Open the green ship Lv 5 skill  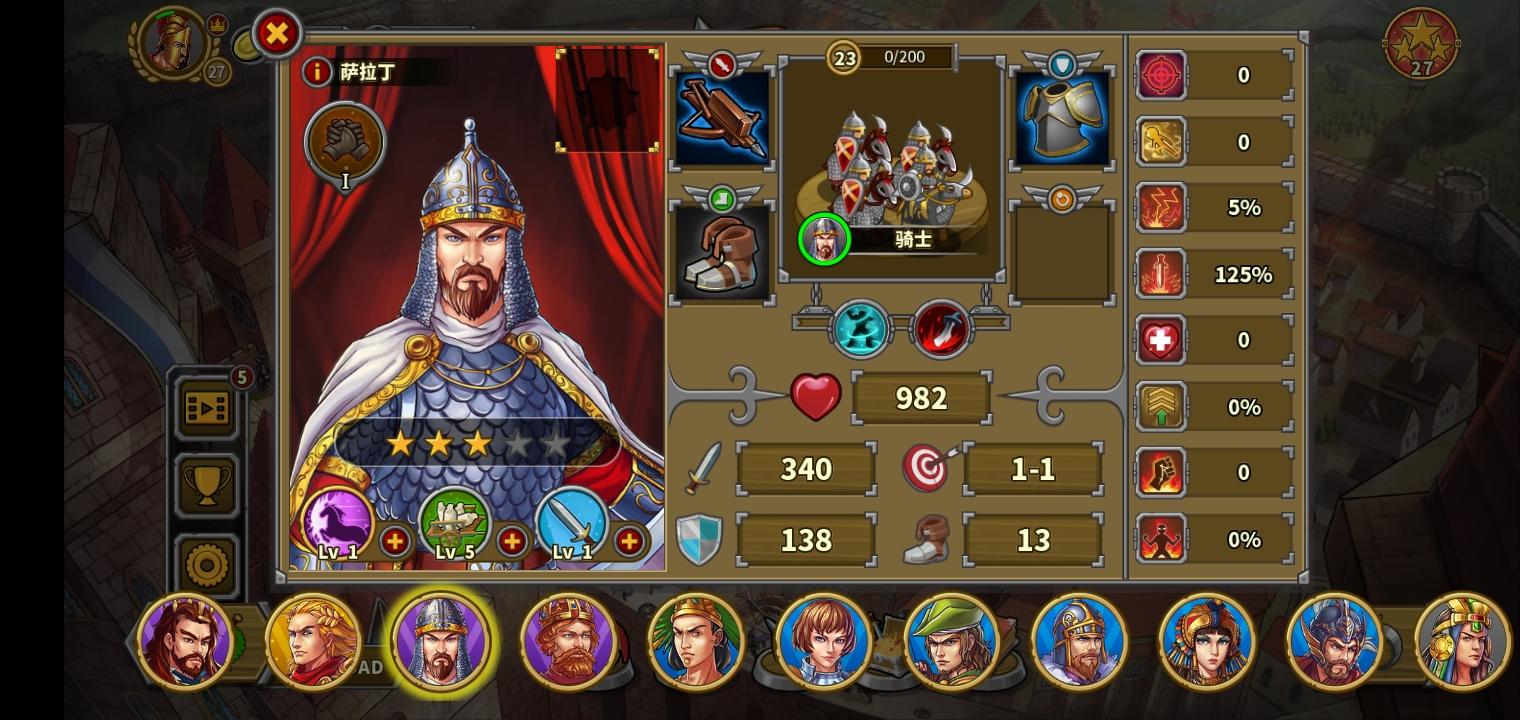click(456, 521)
